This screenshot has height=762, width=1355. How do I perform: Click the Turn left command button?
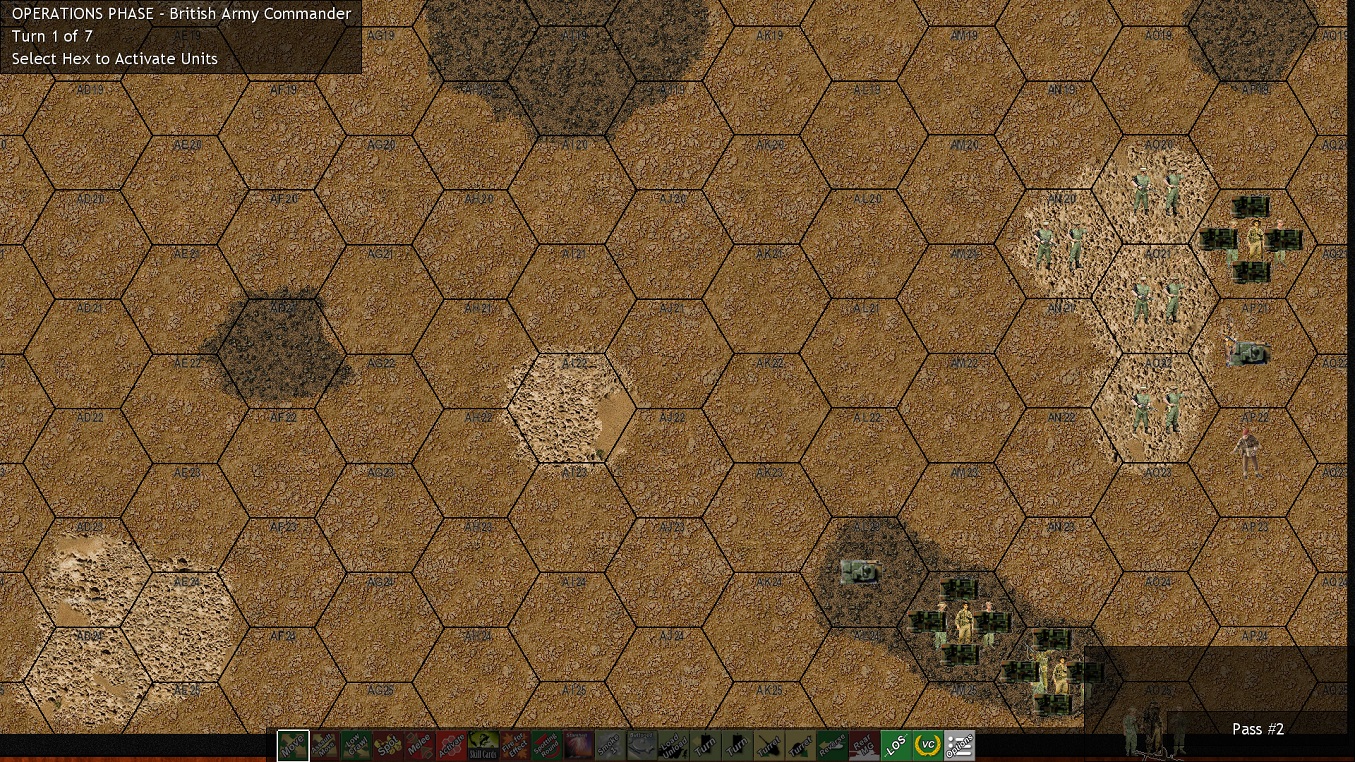(706, 745)
